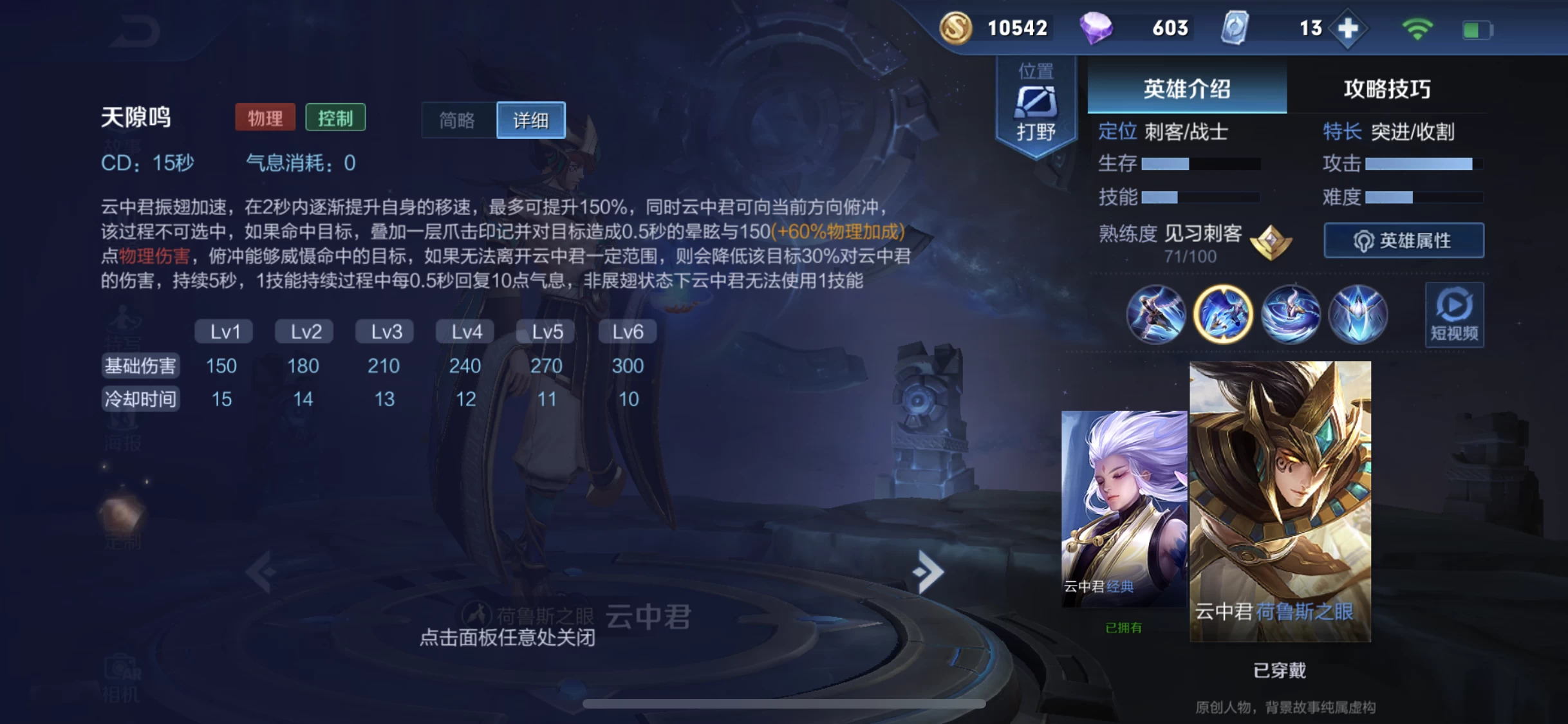This screenshot has height=724, width=1568.
Task: Select the first skill icon in the skill row
Action: click(1157, 313)
